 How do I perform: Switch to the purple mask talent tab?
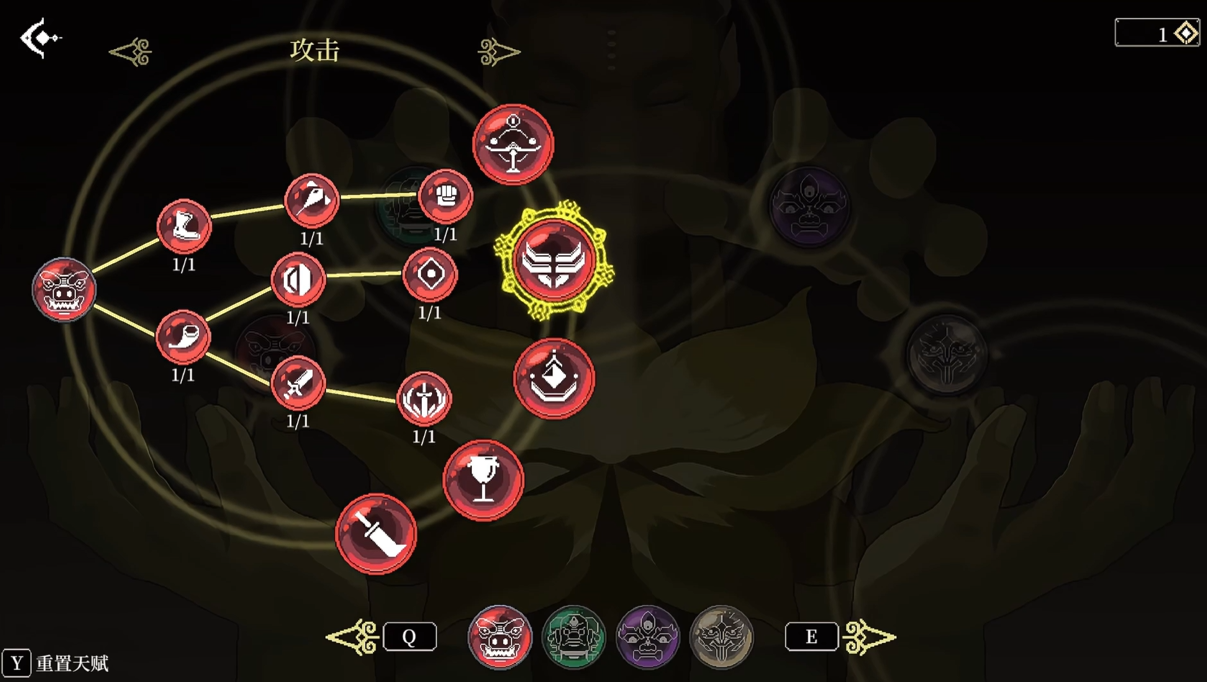coord(648,637)
